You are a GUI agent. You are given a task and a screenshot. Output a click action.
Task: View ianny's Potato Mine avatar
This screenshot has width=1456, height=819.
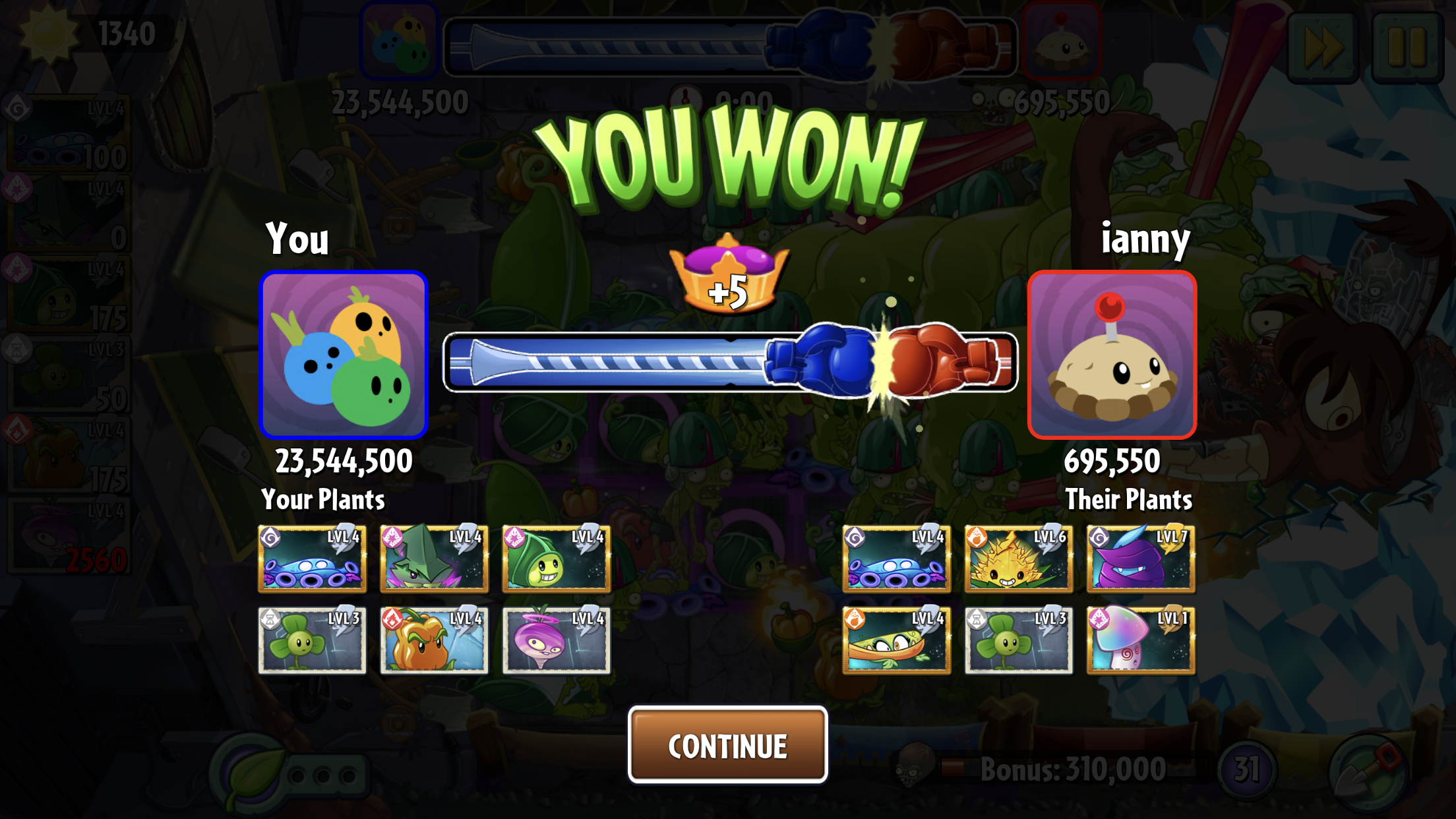pyautogui.click(x=1112, y=355)
